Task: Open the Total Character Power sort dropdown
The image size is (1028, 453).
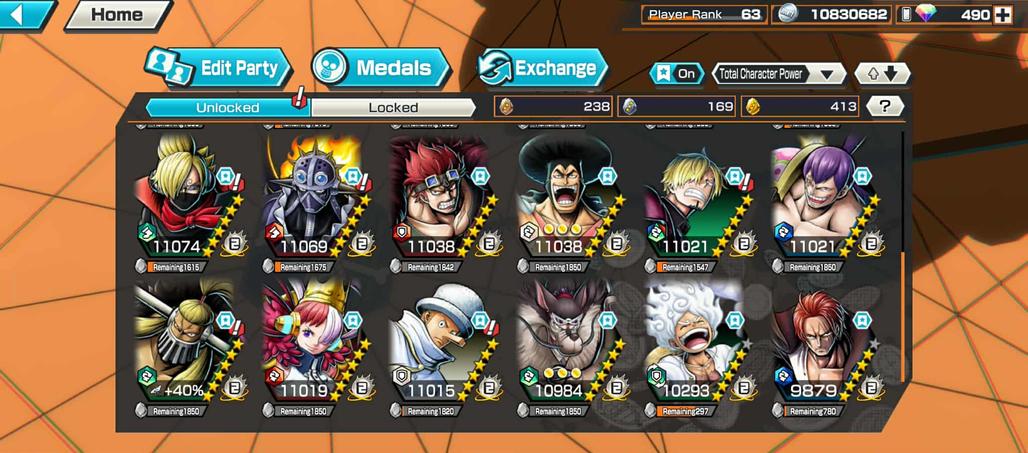Action: pyautogui.click(x=779, y=73)
